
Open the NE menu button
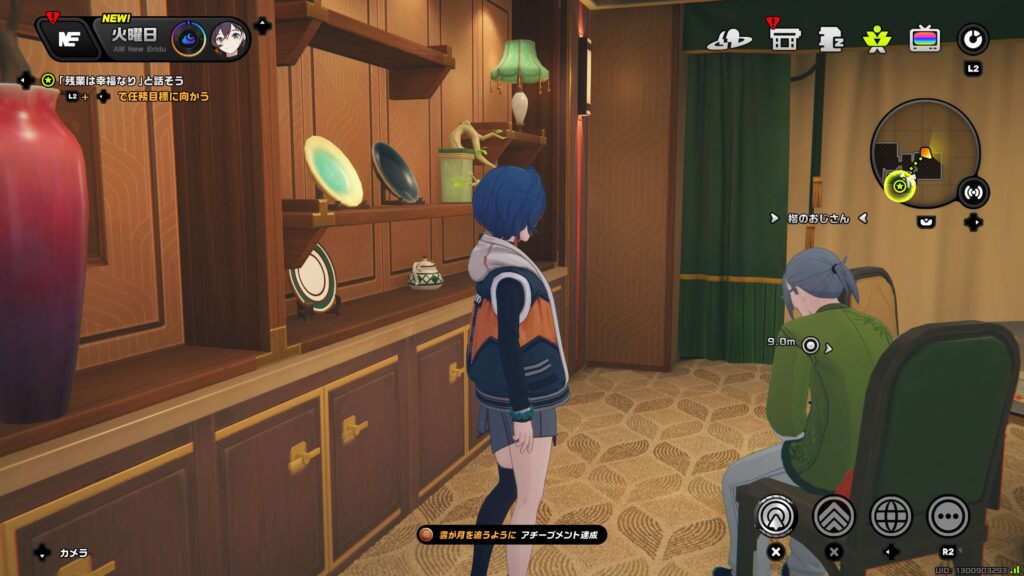[68, 39]
